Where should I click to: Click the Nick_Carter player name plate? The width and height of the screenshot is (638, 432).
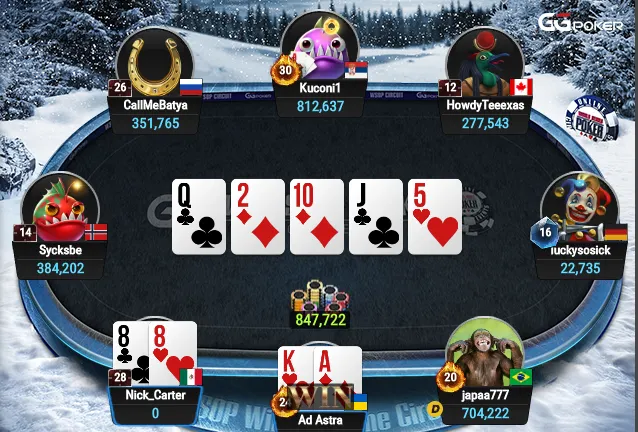pyautogui.click(x=155, y=403)
